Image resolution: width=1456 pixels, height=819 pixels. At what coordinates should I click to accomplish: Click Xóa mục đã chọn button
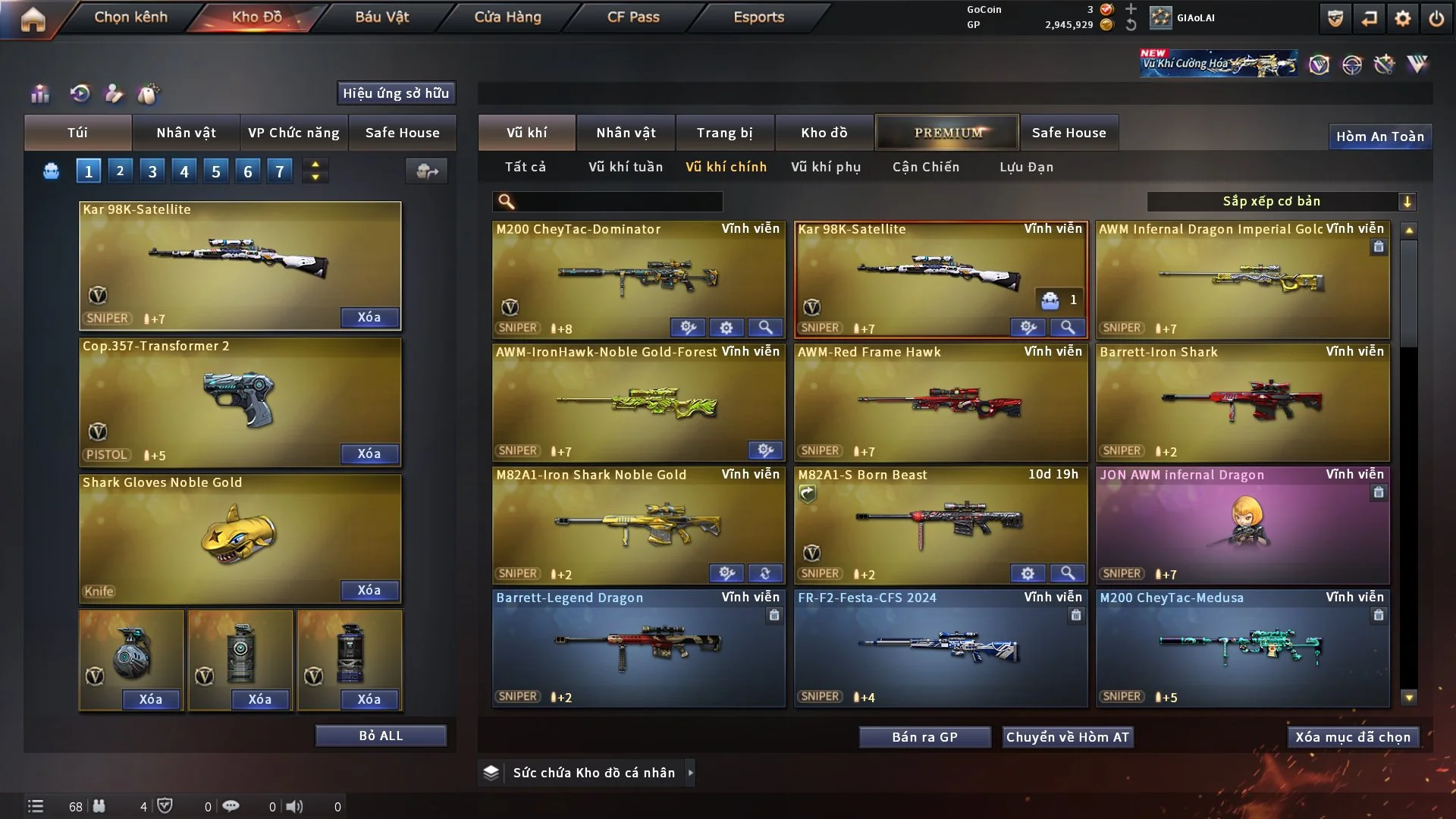pyautogui.click(x=1353, y=737)
